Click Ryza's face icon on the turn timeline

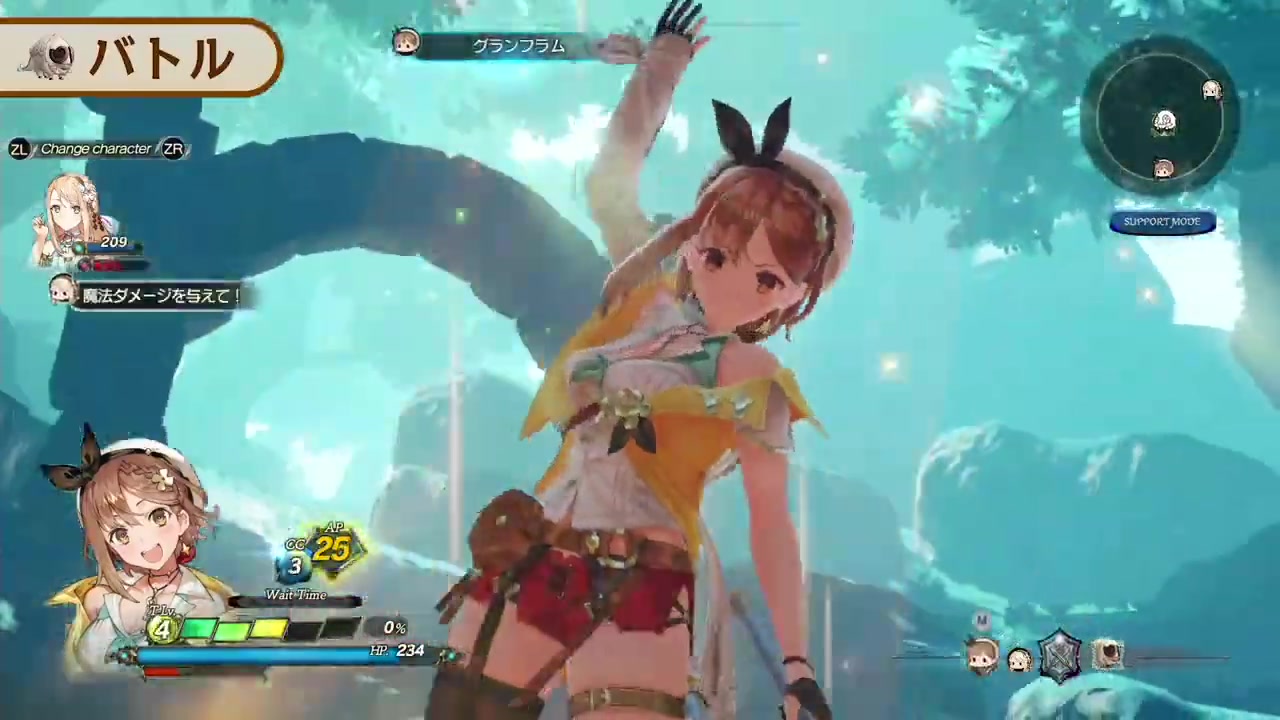983,657
